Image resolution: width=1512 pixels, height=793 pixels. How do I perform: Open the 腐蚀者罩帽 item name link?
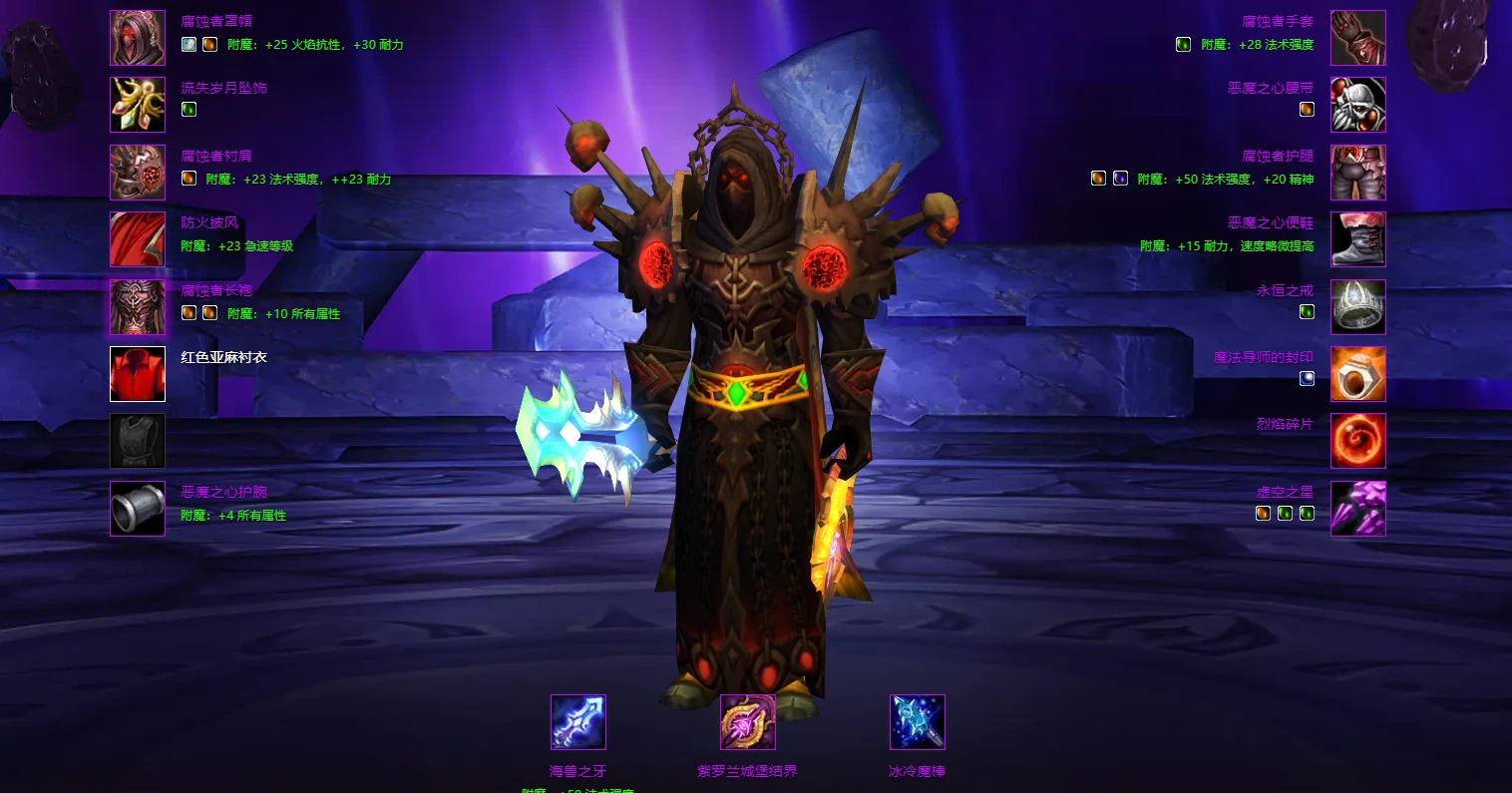click(x=216, y=21)
